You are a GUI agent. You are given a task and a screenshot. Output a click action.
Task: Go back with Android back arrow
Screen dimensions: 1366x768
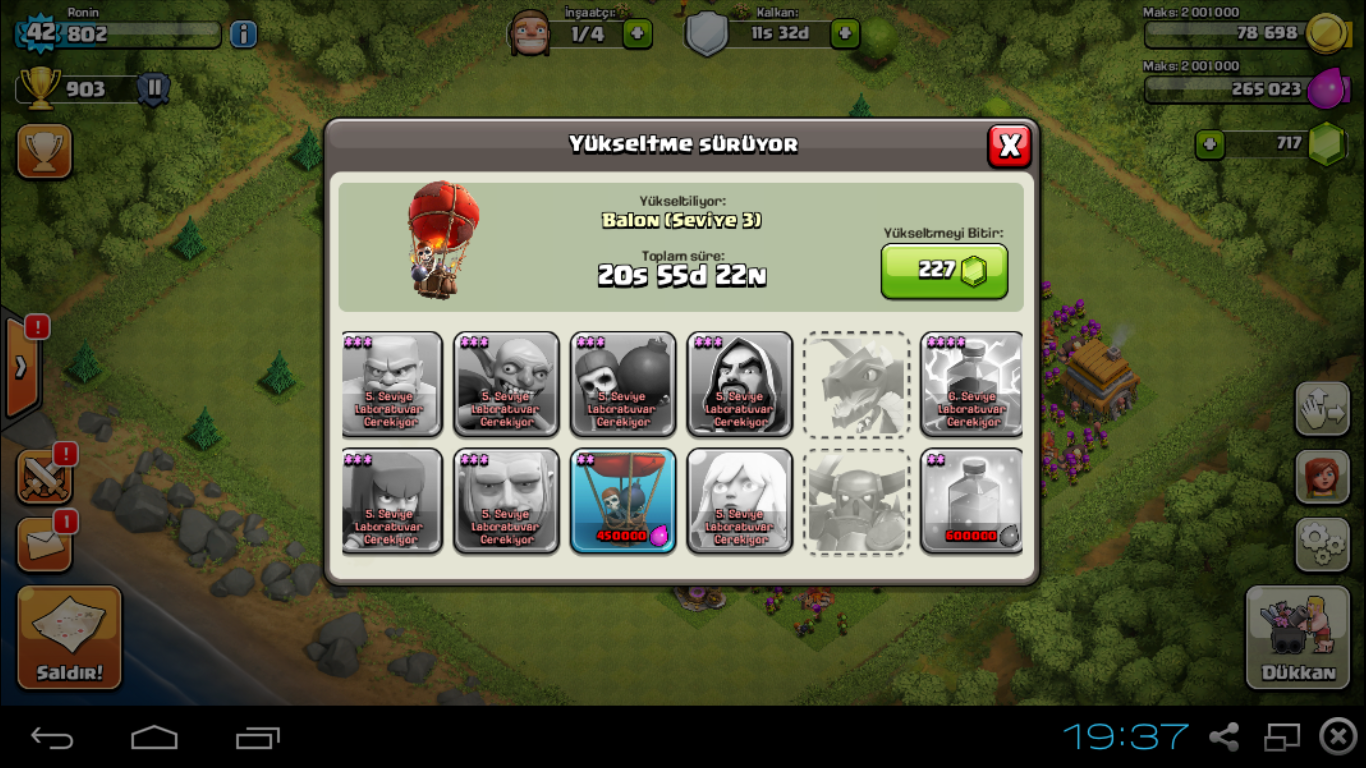click(52, 738)
